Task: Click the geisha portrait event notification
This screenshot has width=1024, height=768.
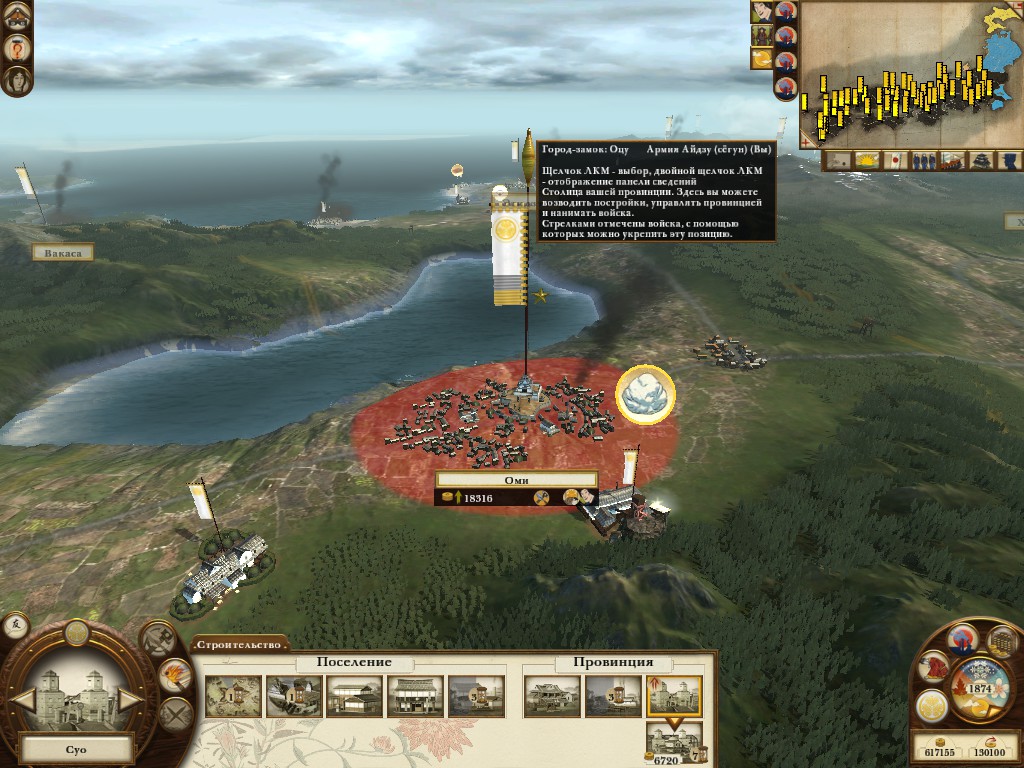Action: [762, 12]
